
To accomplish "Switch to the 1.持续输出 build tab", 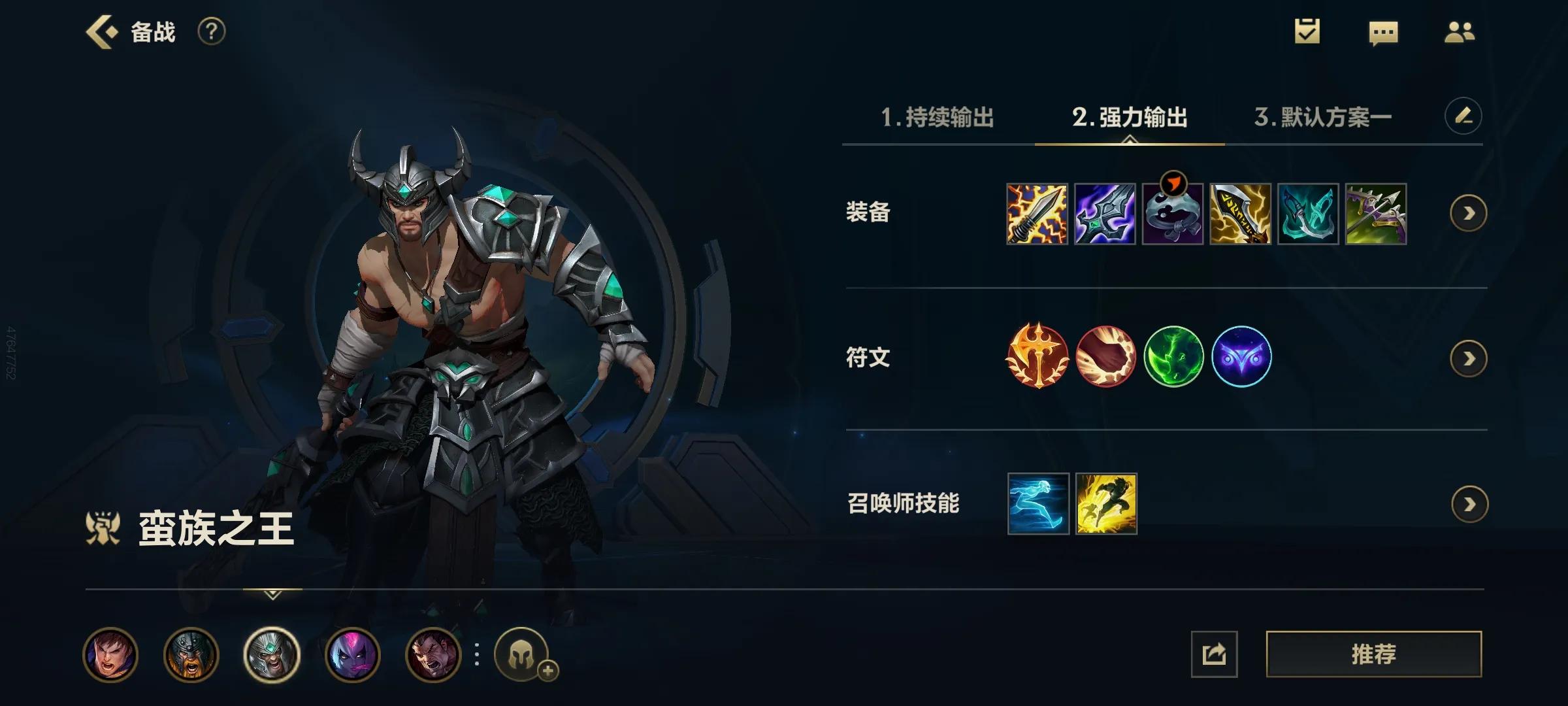I will pos(938,118).
